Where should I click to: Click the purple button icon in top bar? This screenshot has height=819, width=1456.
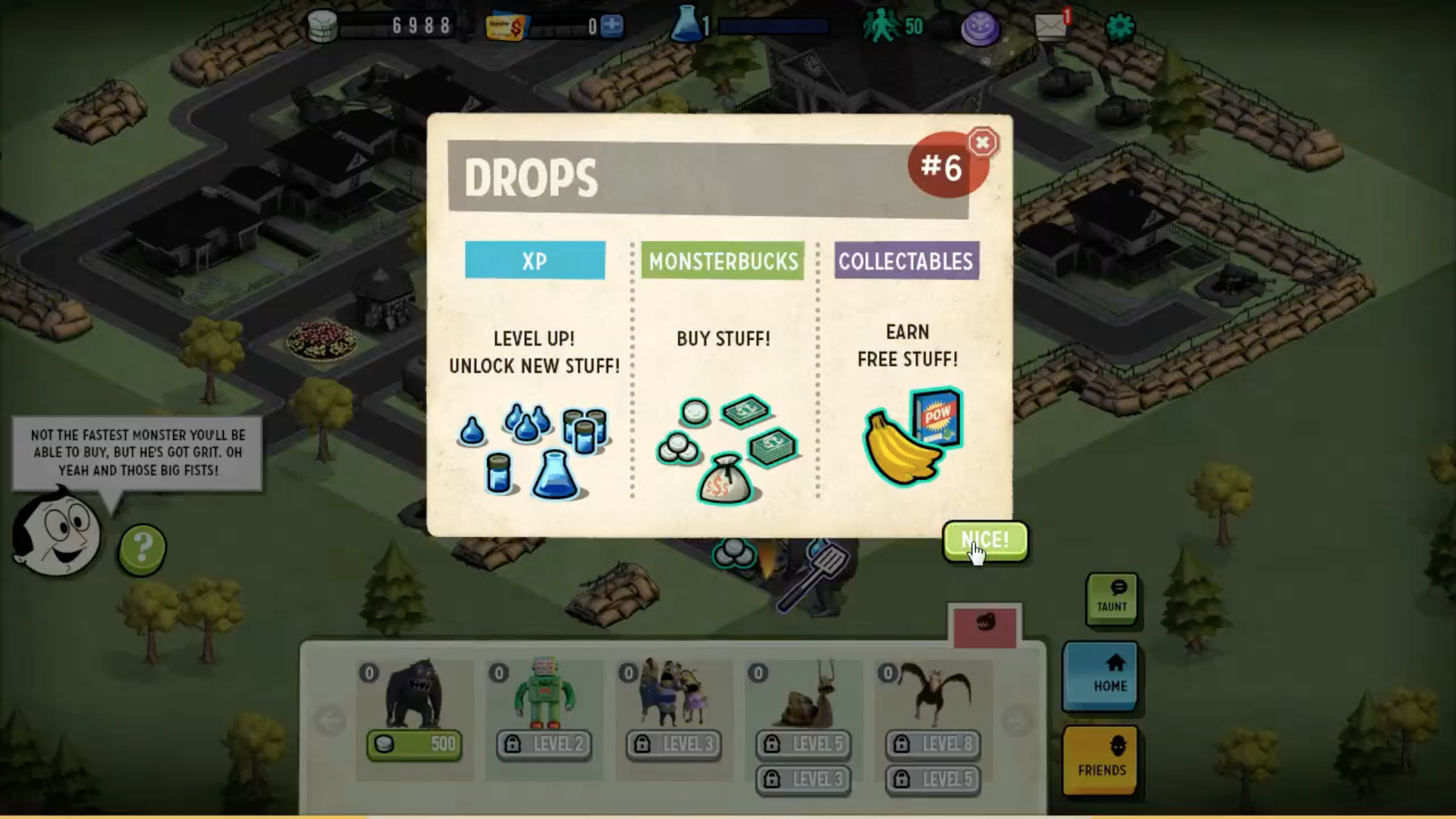[981, 29]
